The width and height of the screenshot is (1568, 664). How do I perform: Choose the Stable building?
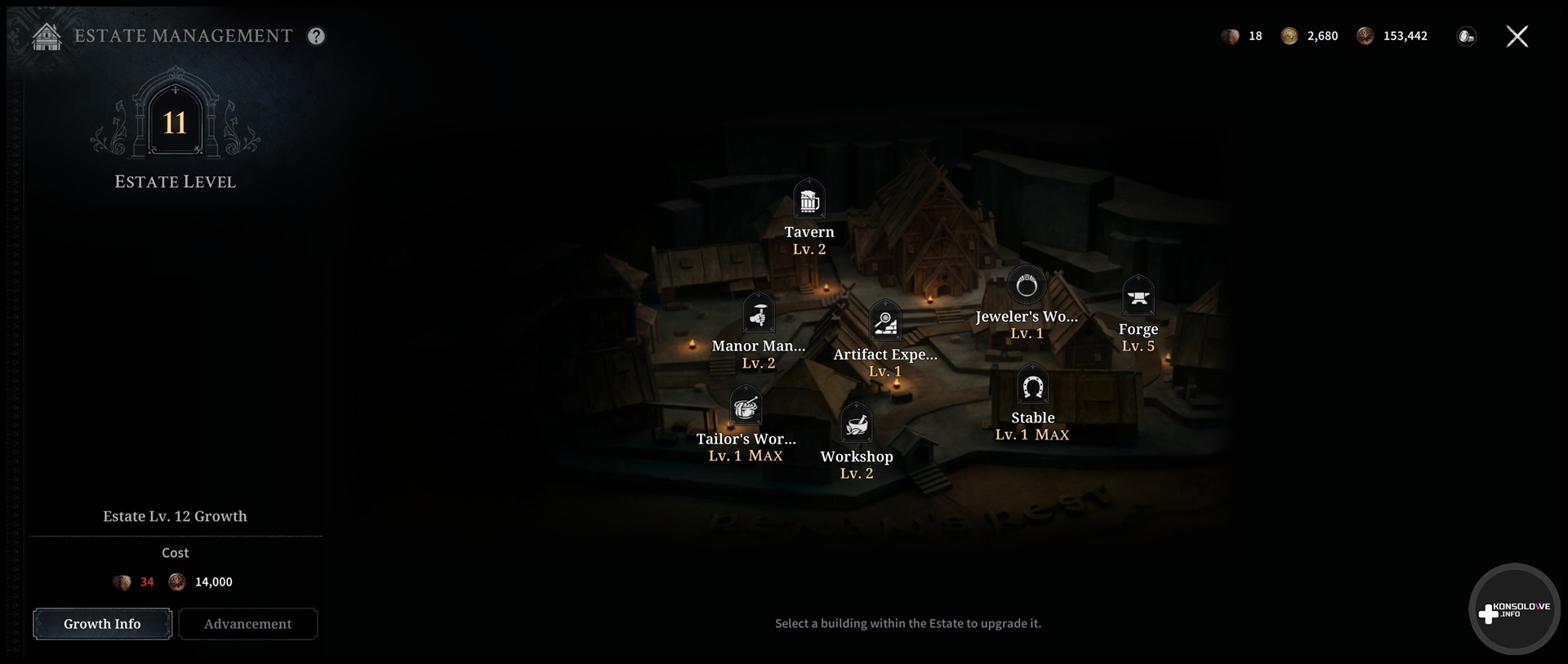(x=1032, y=387)
